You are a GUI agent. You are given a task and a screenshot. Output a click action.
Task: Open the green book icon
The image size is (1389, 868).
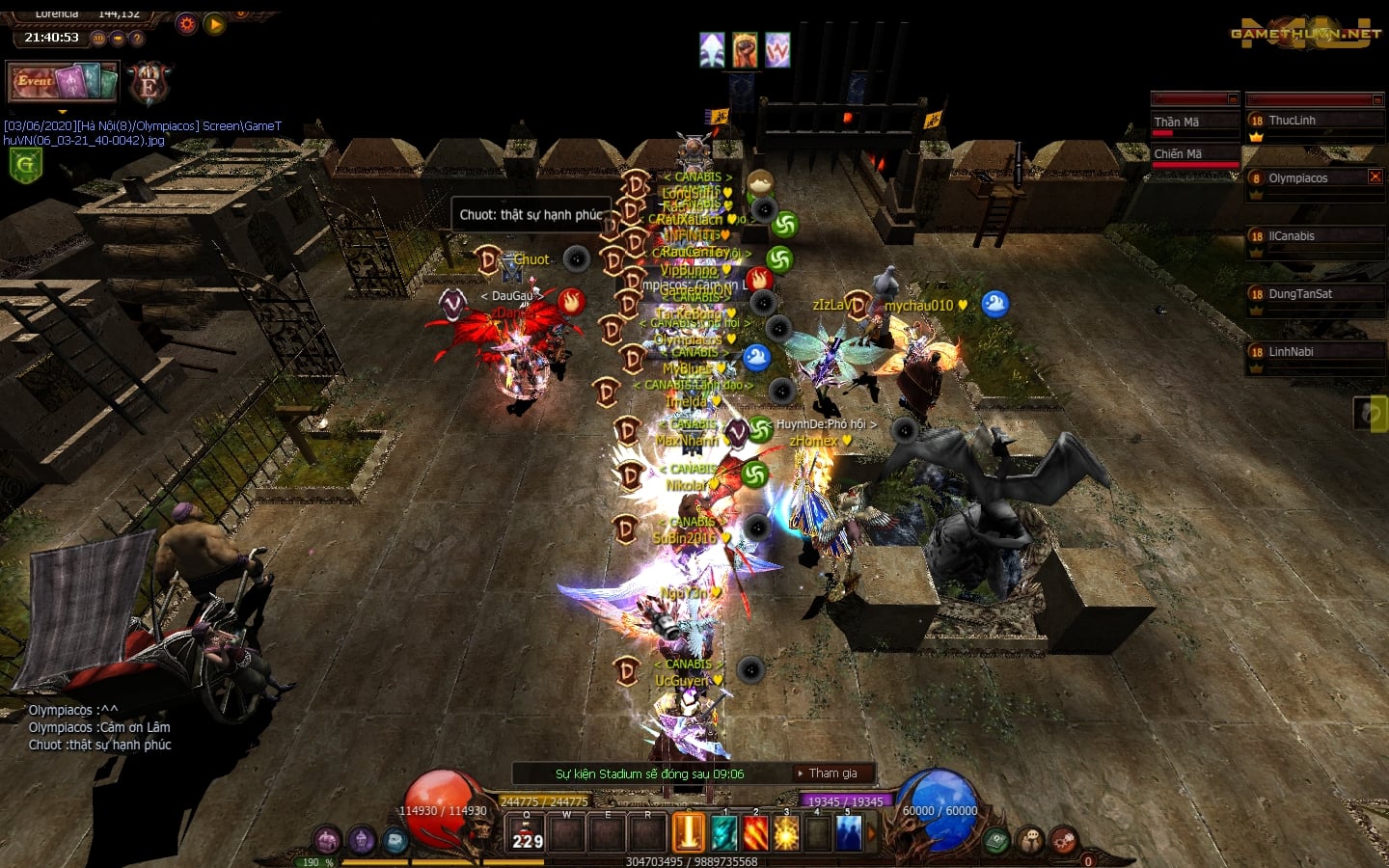click(x=996, y=841)
